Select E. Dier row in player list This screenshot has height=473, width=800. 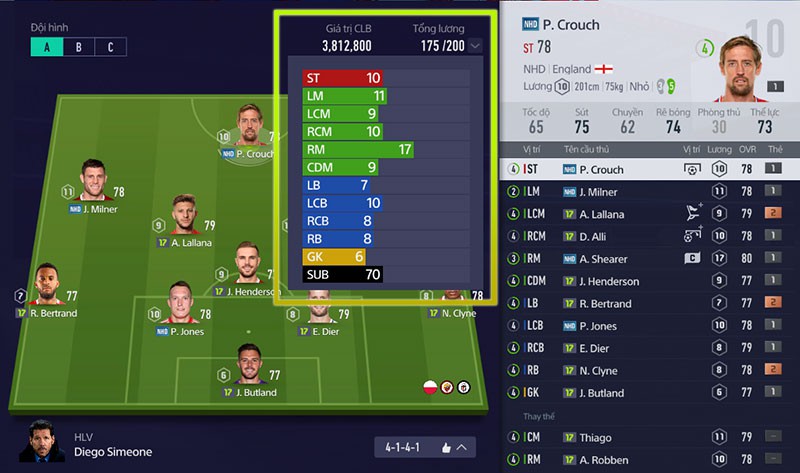click(x=650, y=347)
